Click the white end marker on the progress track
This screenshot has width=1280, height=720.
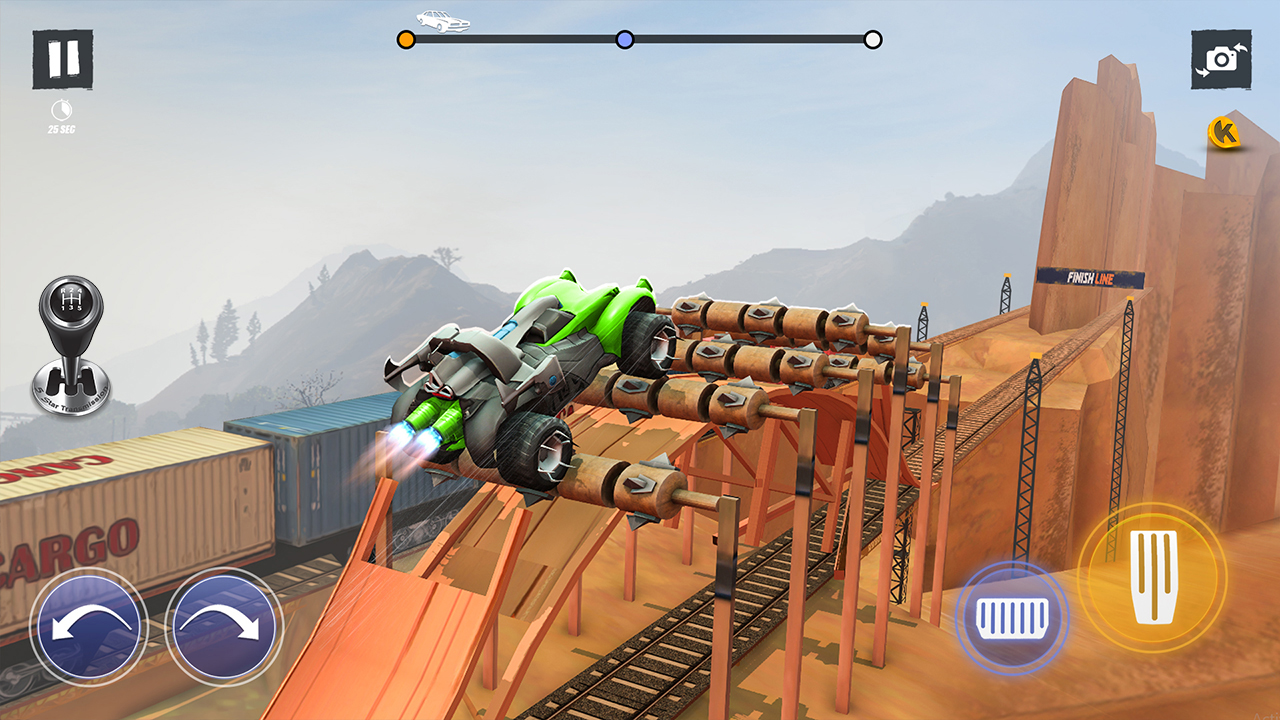pyautogui.click(x=874, y=38)
